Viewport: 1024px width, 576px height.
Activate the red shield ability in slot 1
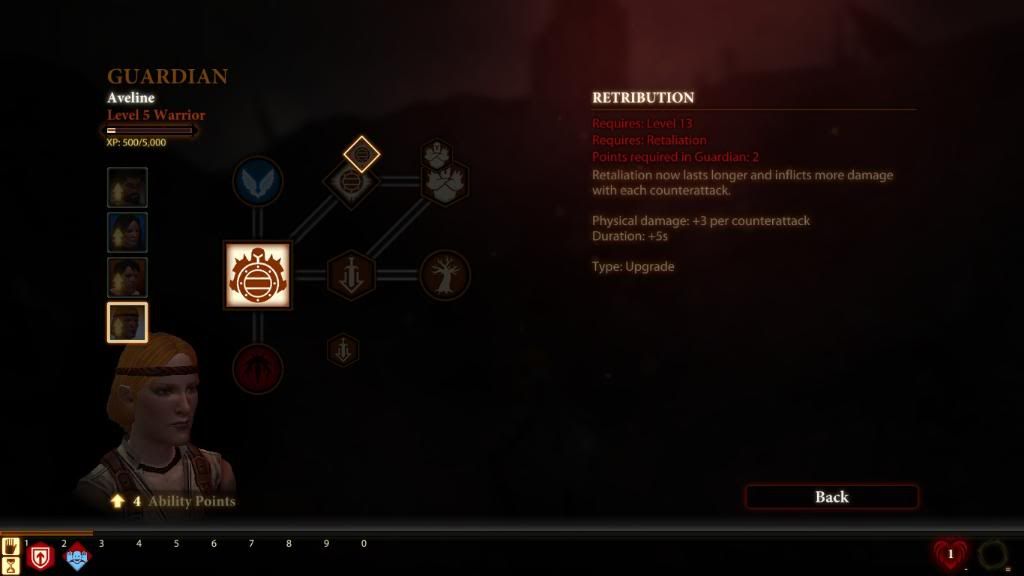(x=41, y=557)
